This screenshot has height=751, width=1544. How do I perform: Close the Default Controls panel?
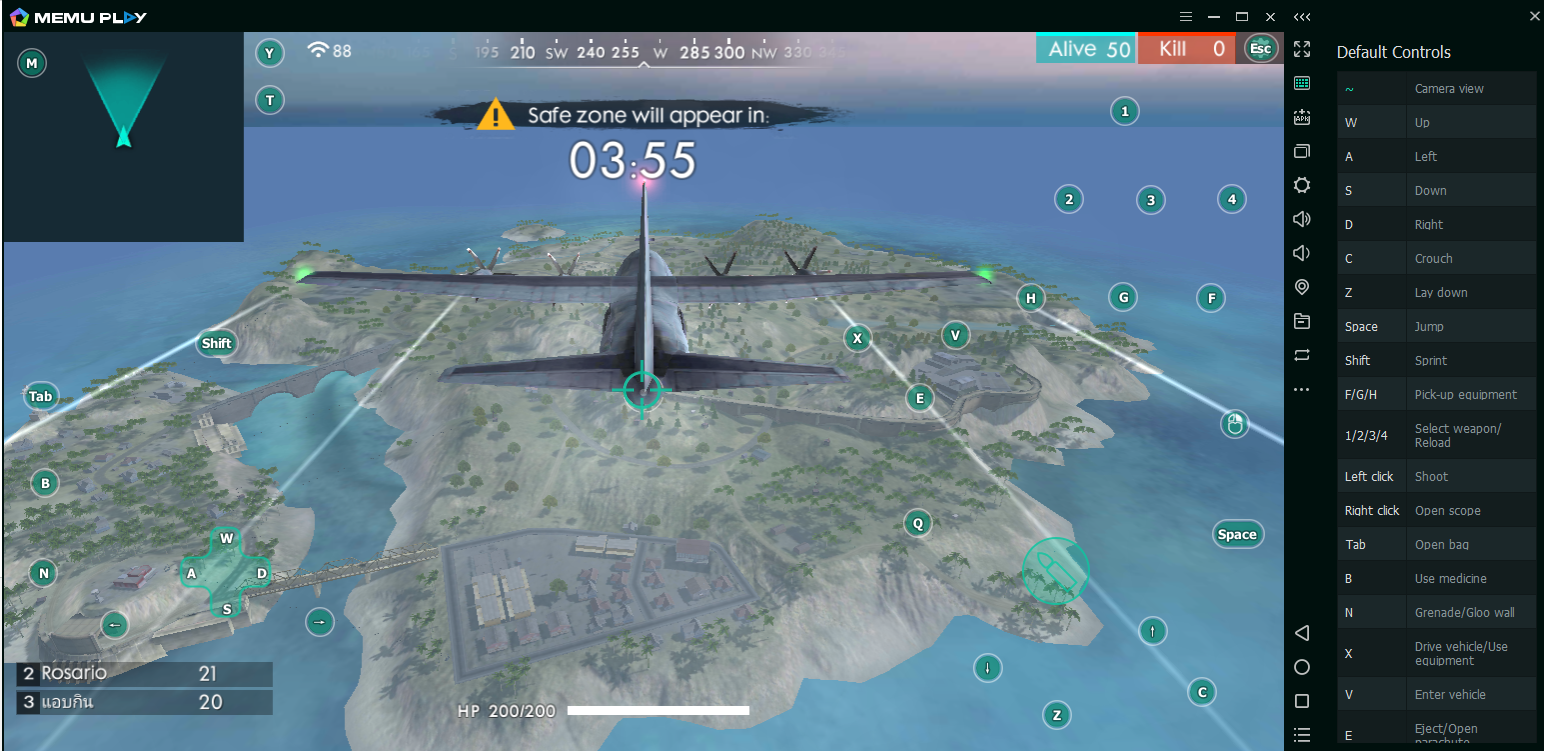1535,16
